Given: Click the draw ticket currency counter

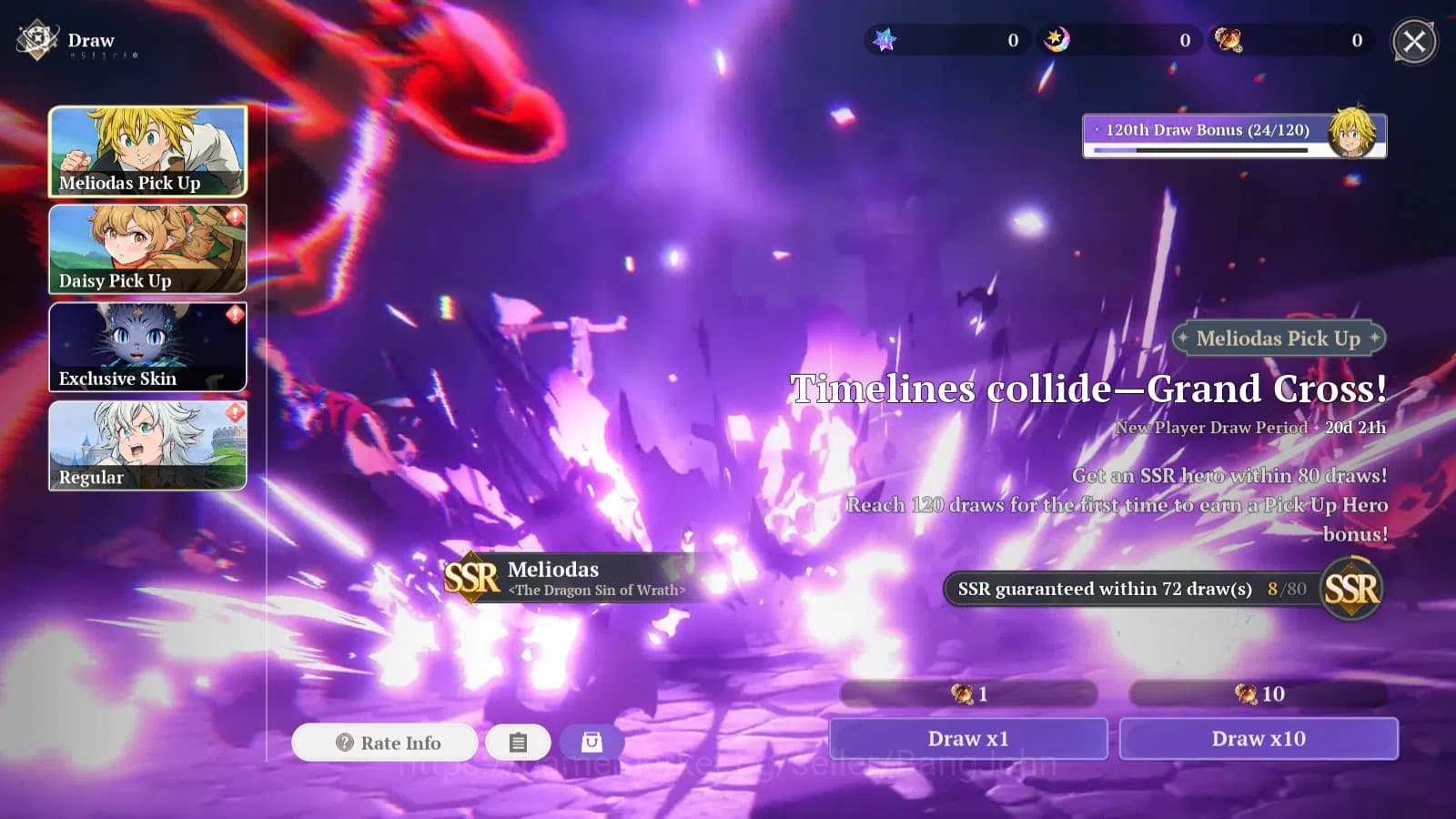Looking at the screenshot, I should (x=1290, y=40).
